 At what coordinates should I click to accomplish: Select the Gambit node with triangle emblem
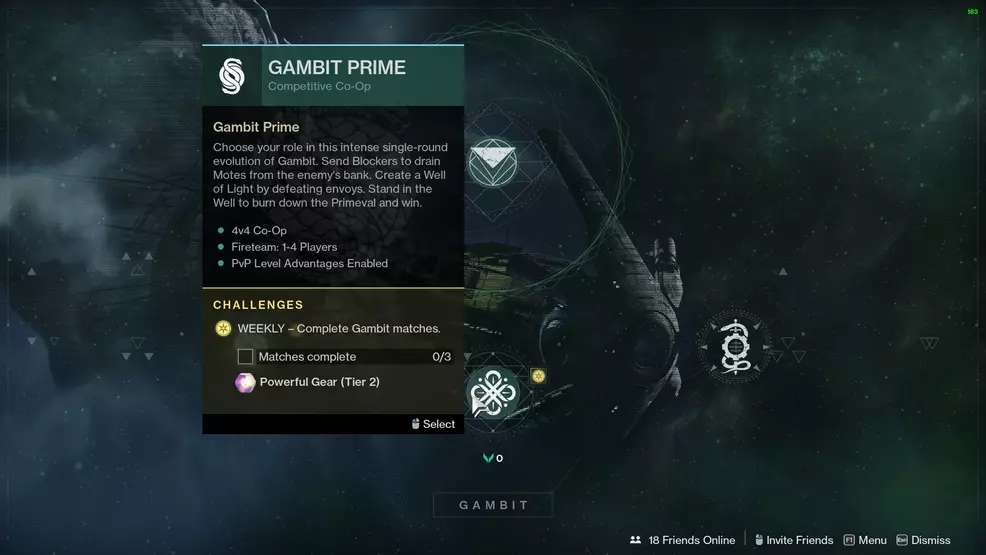click(x=492, y=163)
